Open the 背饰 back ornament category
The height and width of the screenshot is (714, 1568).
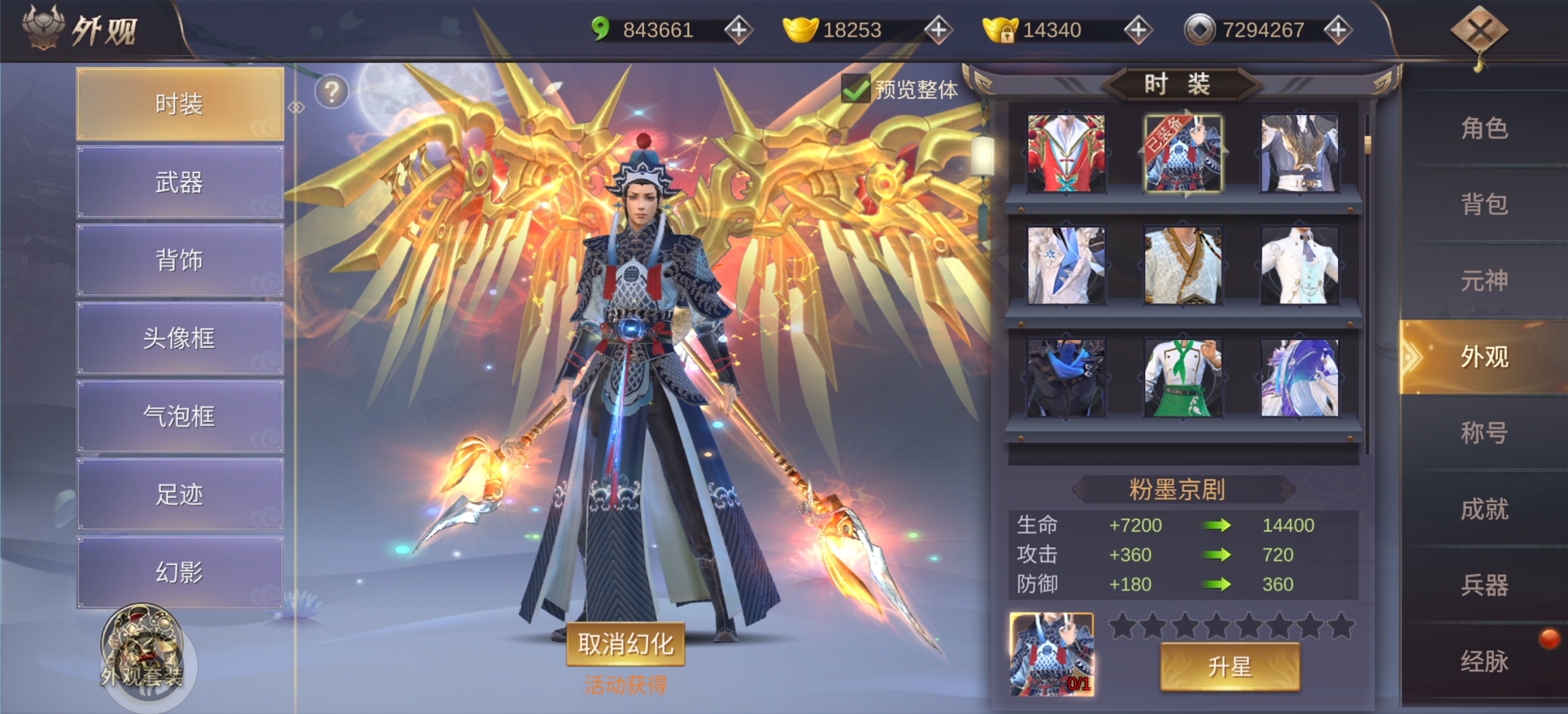(x=180, y=260)
